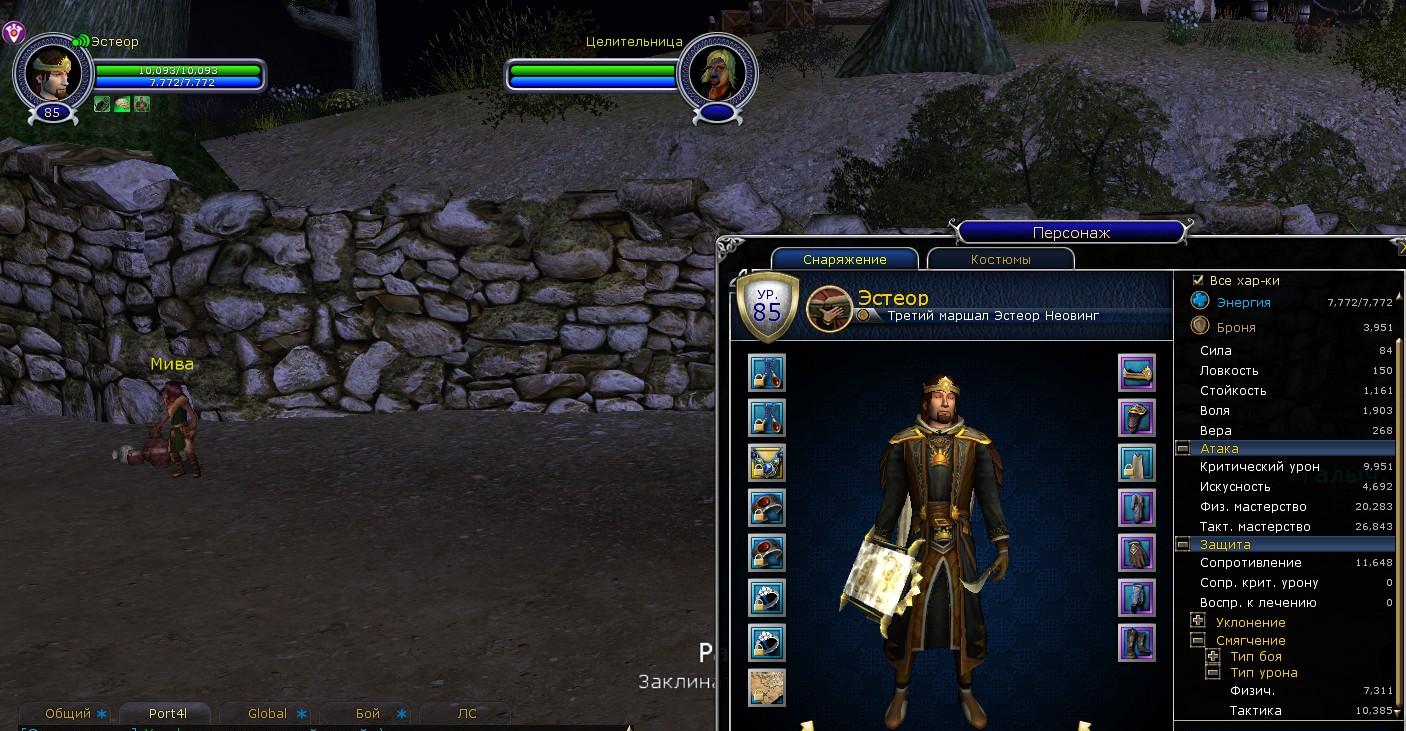
Task: Expand the Уклонение stats group
Action: tap(1197, 621)
